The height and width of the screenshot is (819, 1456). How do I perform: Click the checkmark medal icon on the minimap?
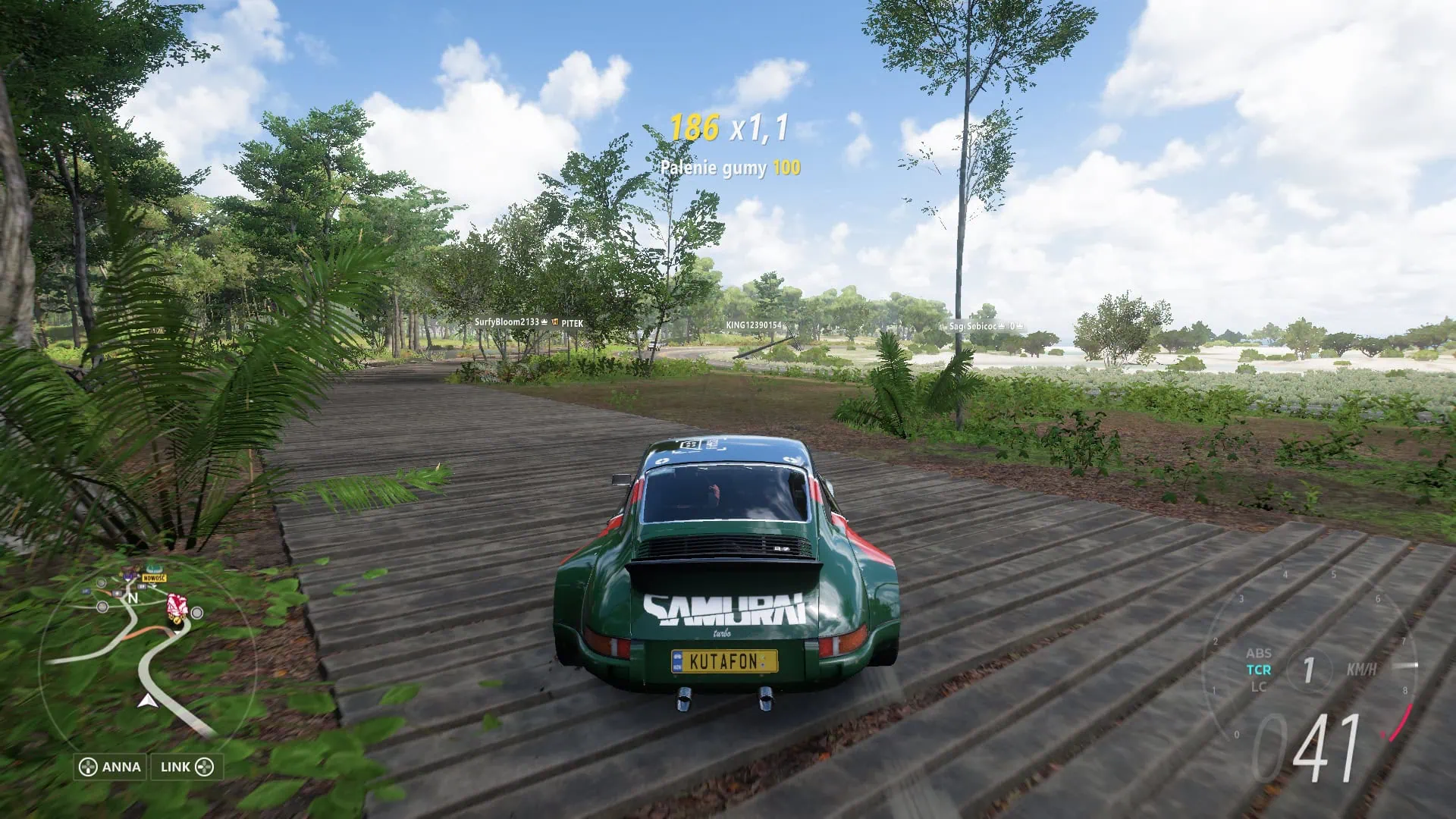[x=176, y=620]
